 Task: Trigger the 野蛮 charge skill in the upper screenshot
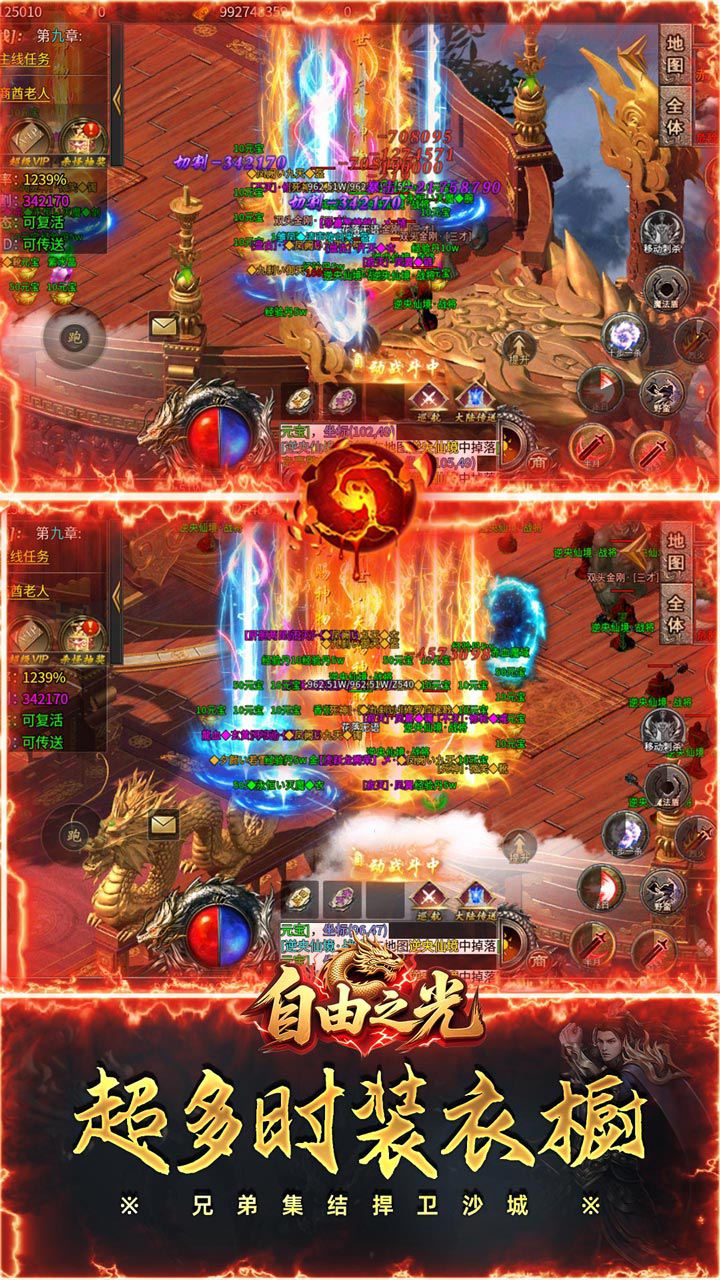(659, 387)
